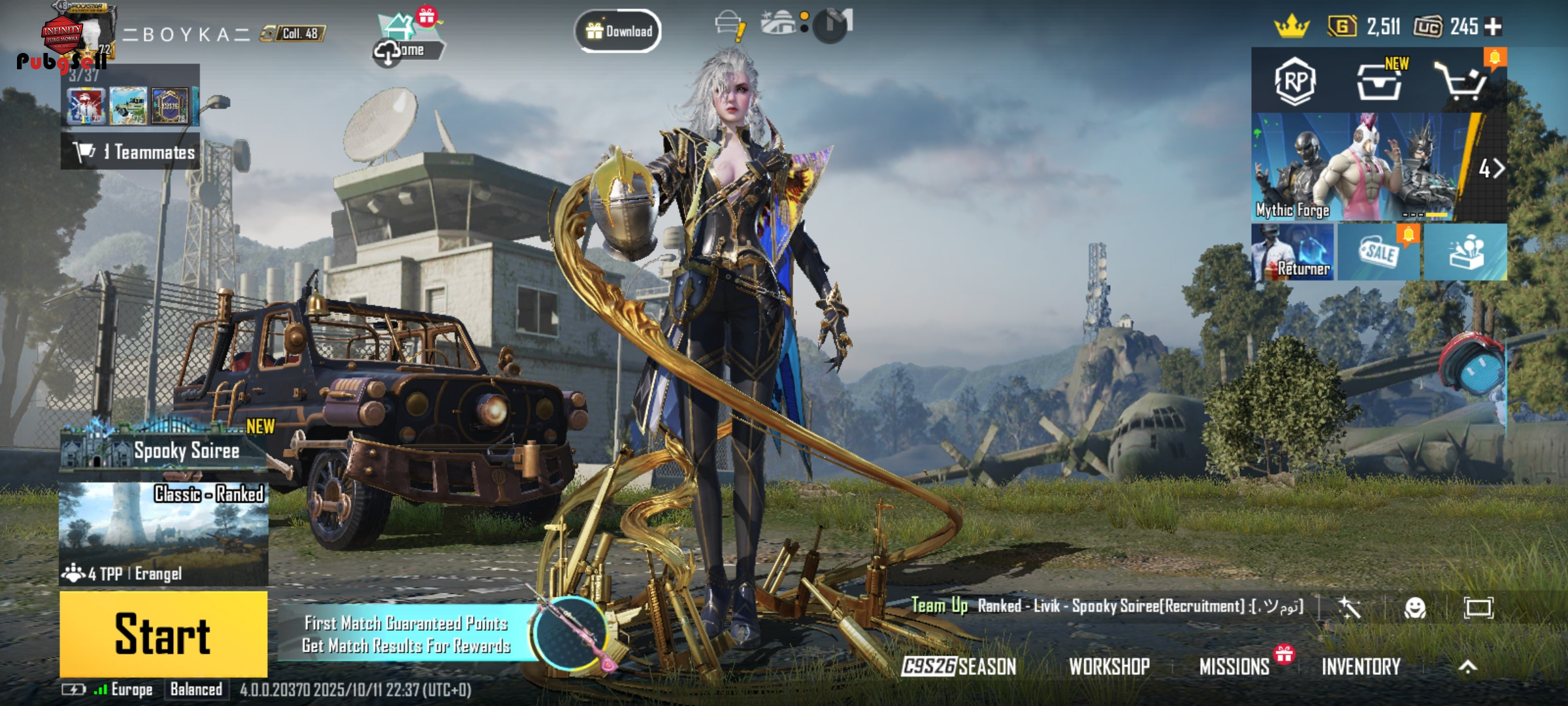
Task: Tap the yellow Start button
Action: pos(163,633)
